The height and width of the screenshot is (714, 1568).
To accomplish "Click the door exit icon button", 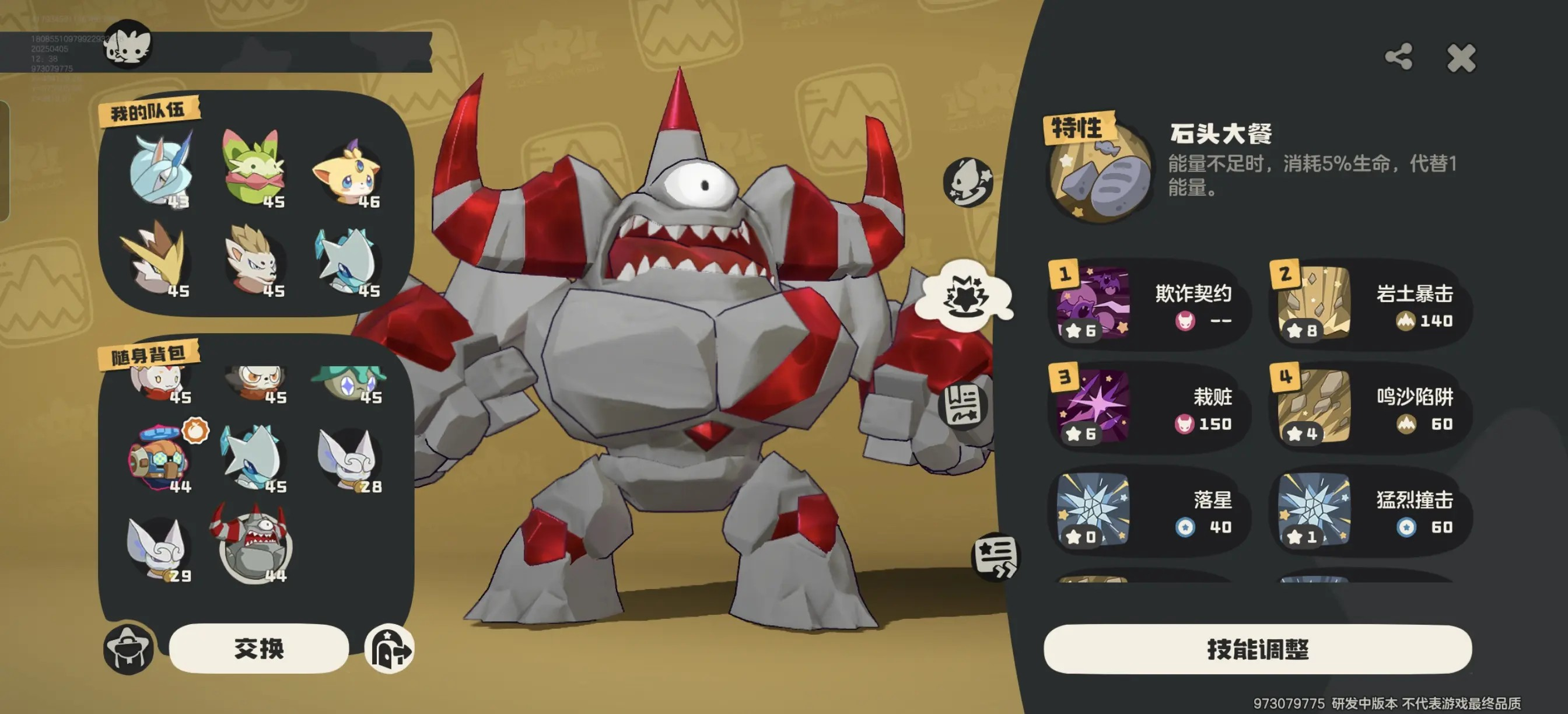I will click(390, 649).
